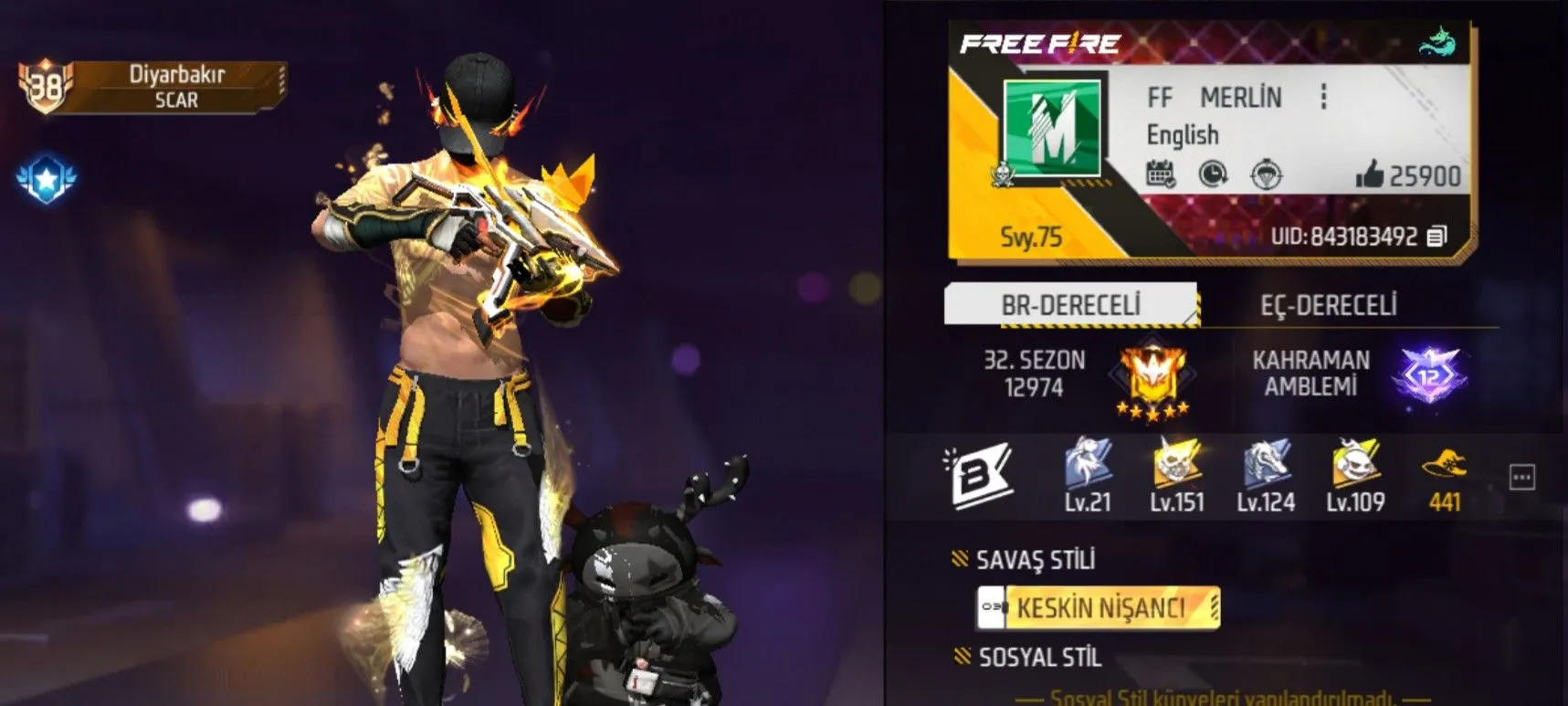Open the three-dot menu beside FF MERLİN
The image size is (1568, 706).
point(1323,97)
